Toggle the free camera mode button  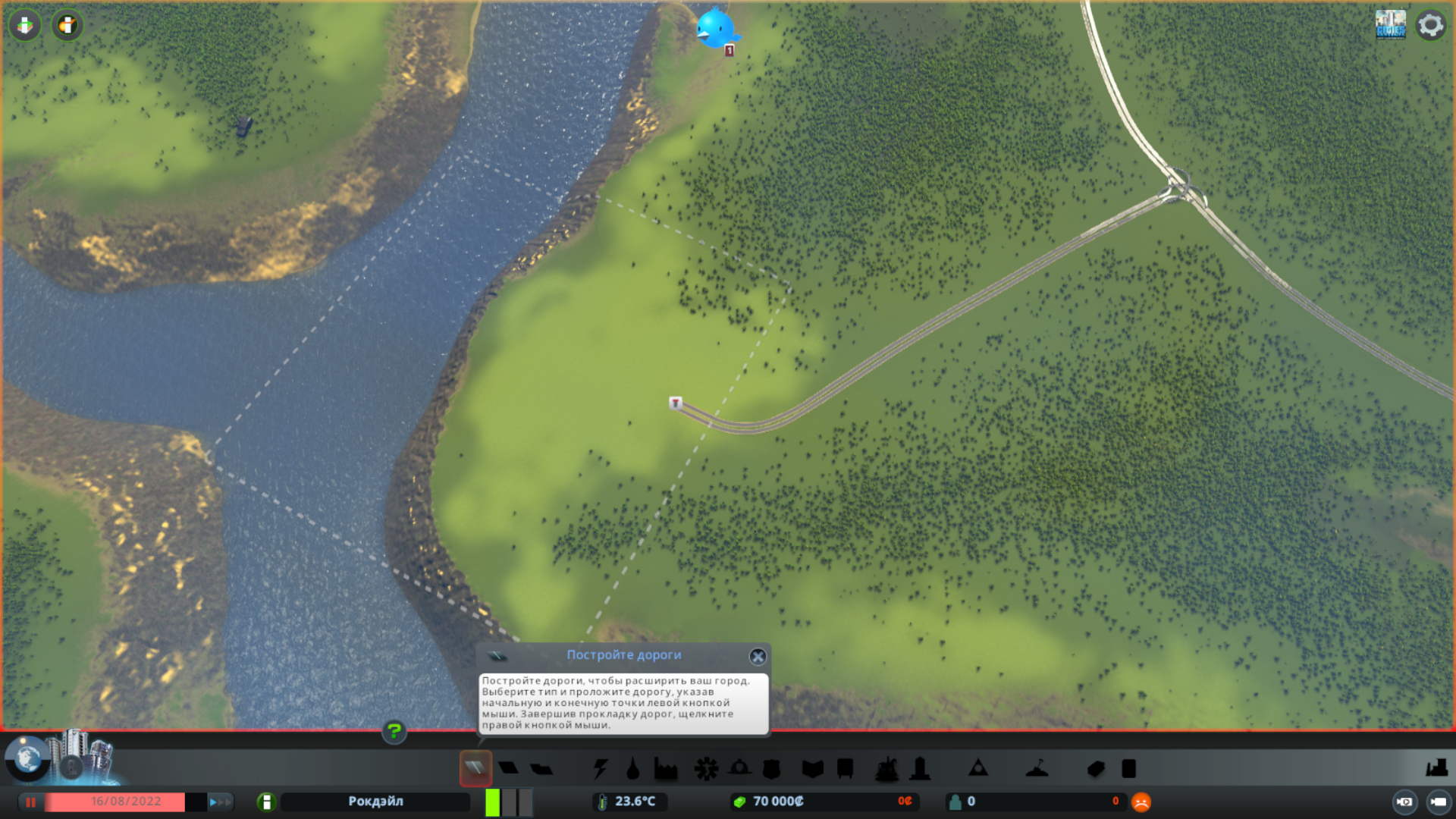(1438, 802)
